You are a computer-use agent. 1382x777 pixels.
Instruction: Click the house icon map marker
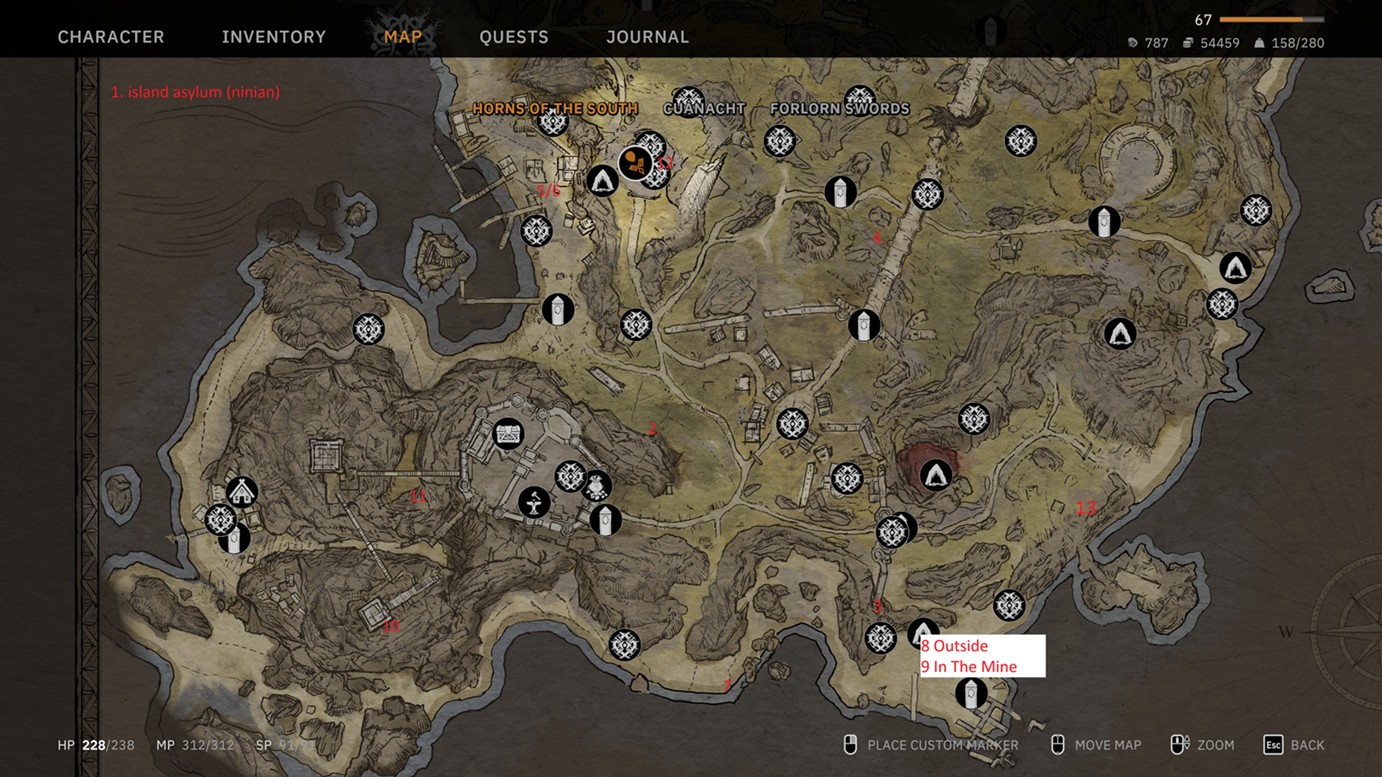coord(241,492)
